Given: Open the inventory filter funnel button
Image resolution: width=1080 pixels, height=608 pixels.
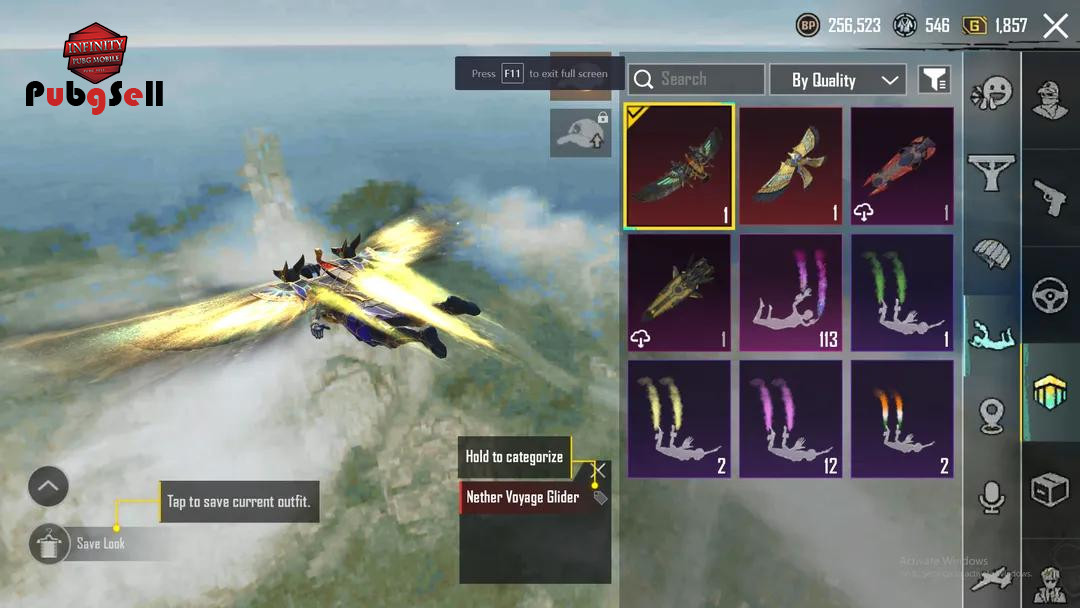Looking at the screenshot, I should click(x=933, y=80).
